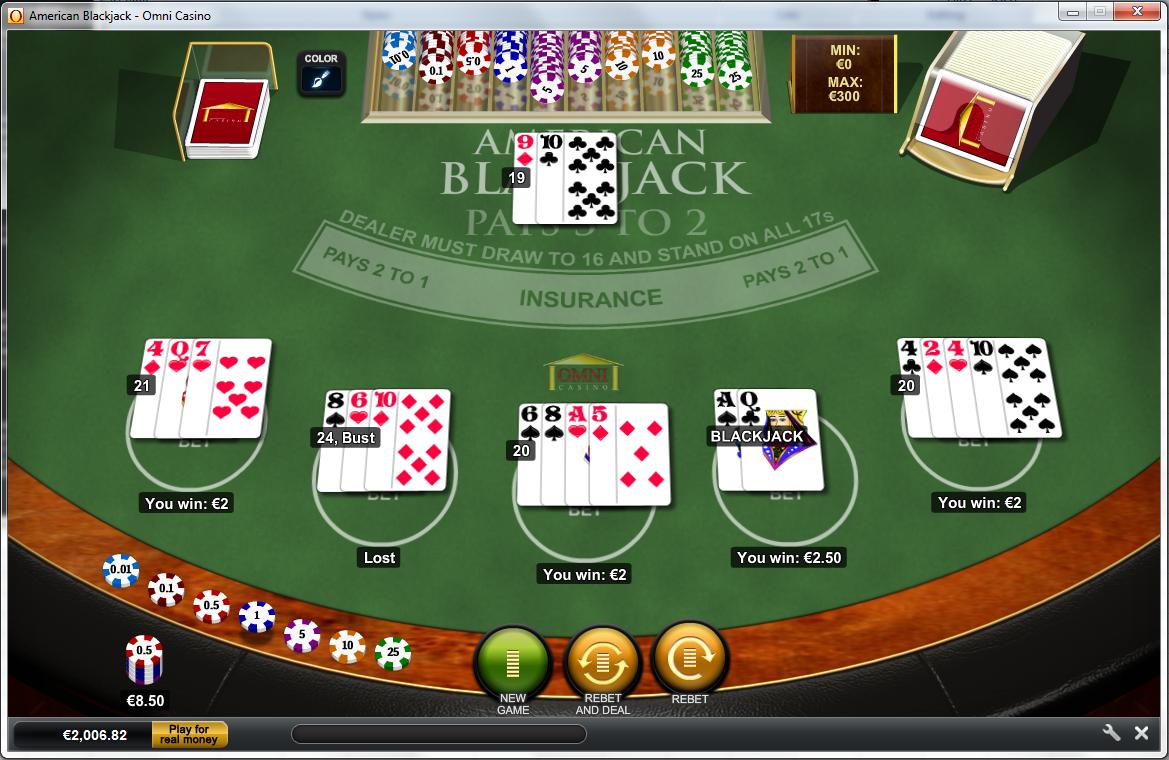Minimize the Omni Casino window
The height and width of the screenshot is (760, 1169).
(x=1074, y=12)
